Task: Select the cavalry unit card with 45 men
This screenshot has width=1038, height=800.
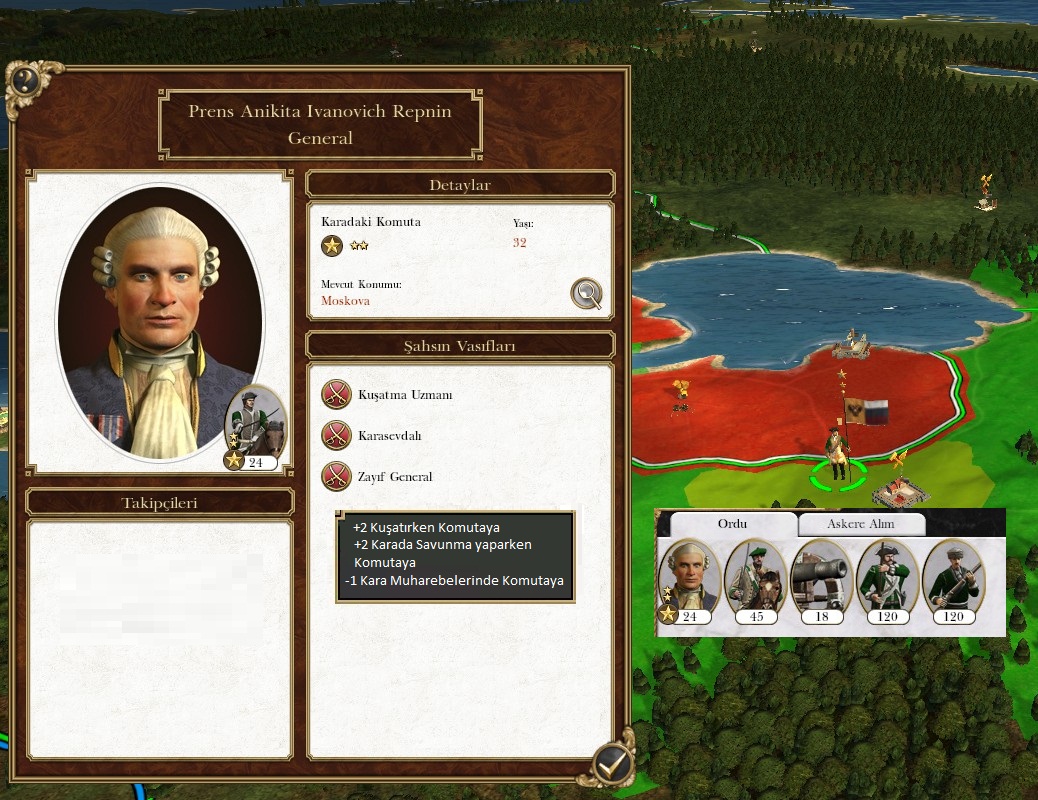Action: pyautogui.click(x=756, y=580)
